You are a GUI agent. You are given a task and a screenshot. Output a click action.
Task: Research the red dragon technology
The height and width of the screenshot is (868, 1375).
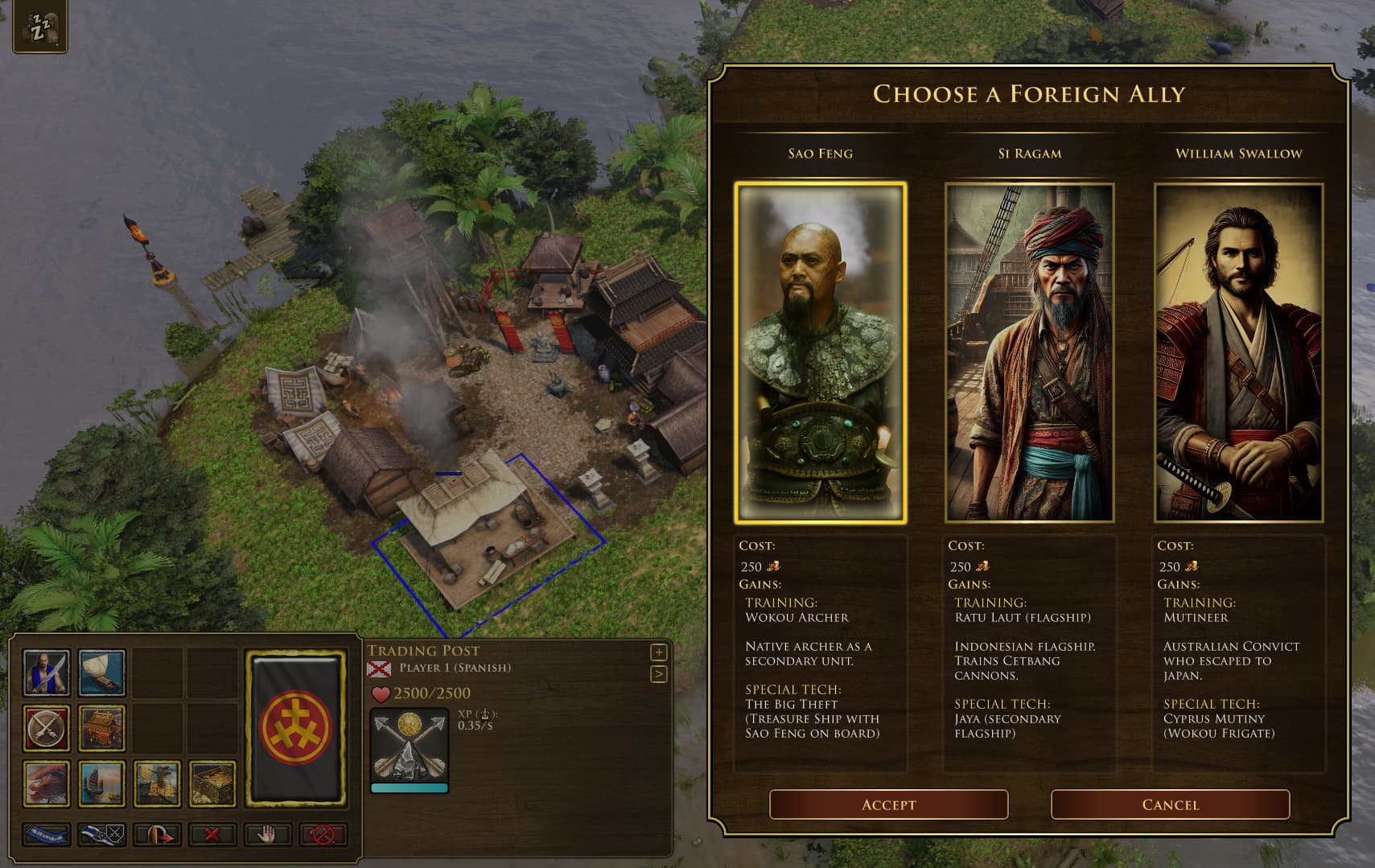47,784
